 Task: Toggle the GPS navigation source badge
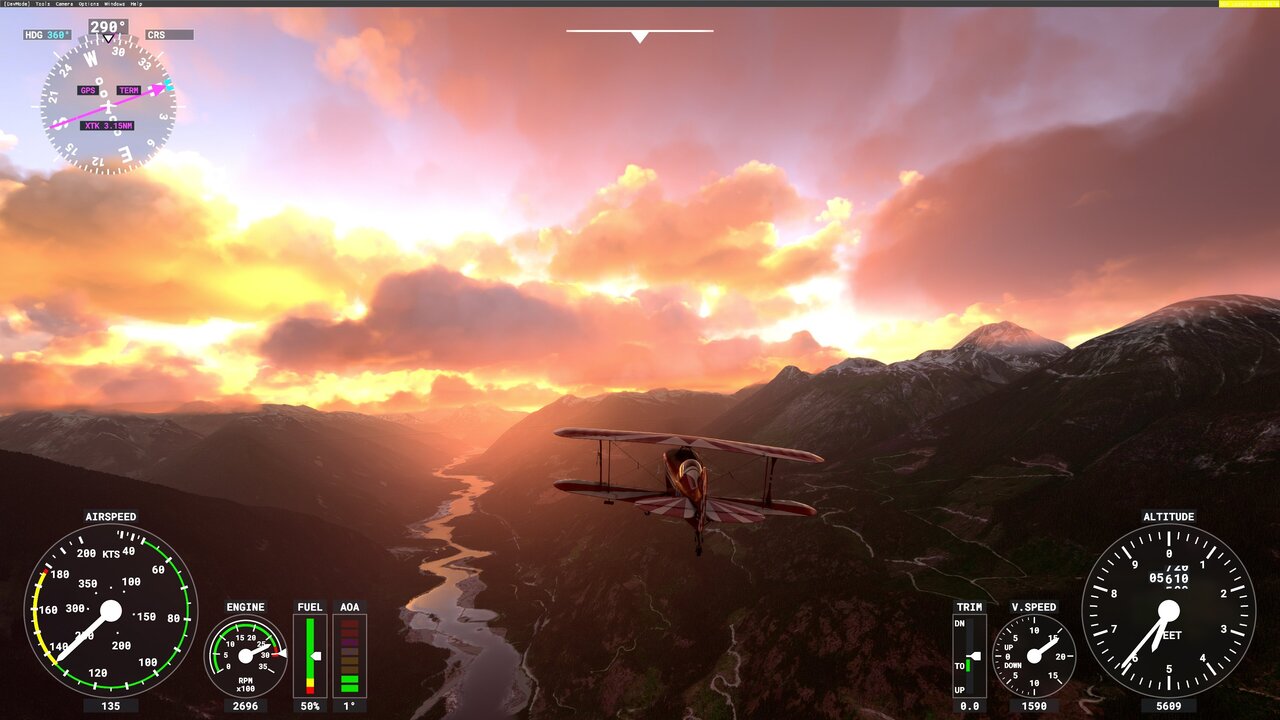[86, 90]
